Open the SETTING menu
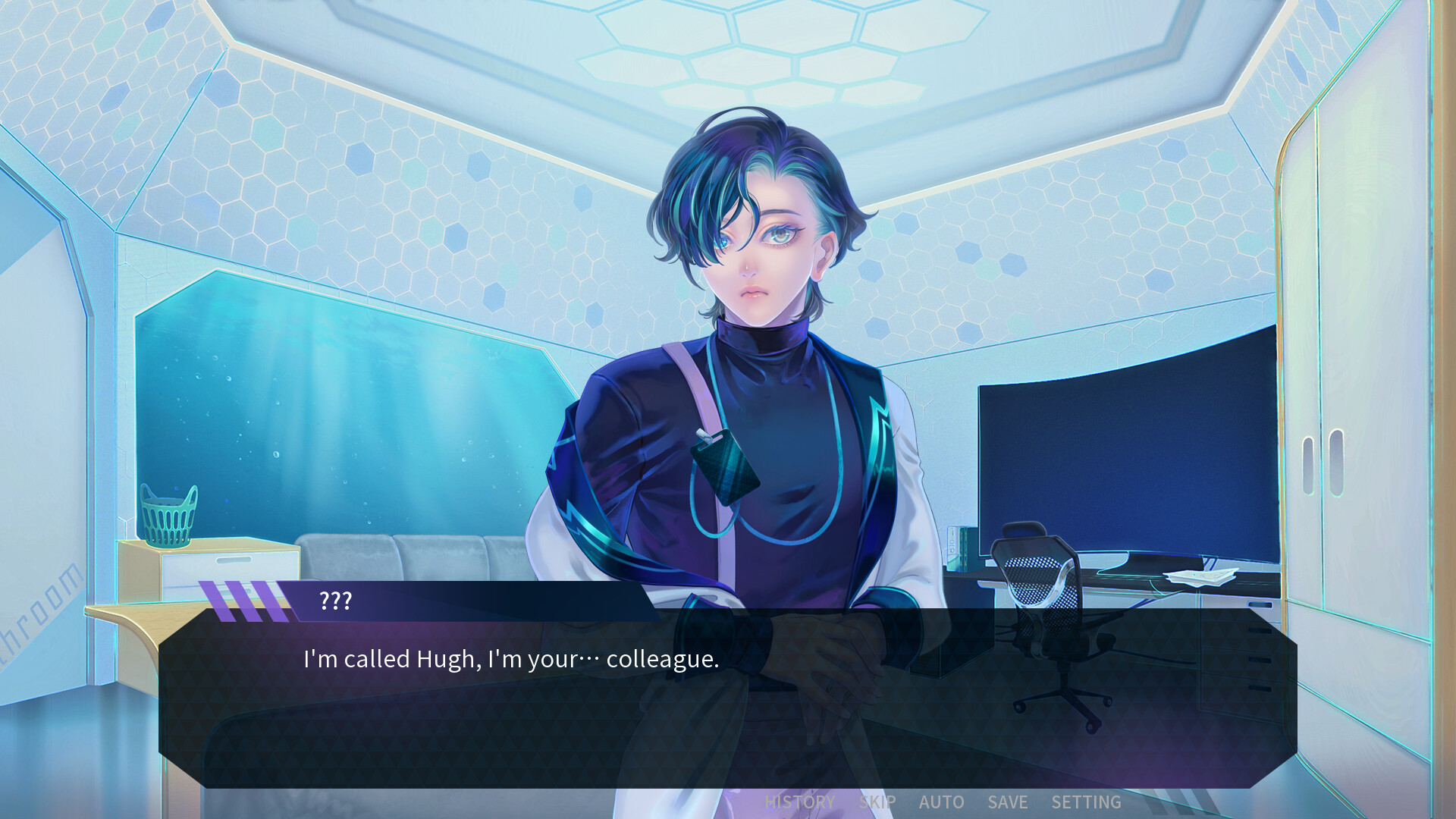1456x819 pixels. 1087,802
